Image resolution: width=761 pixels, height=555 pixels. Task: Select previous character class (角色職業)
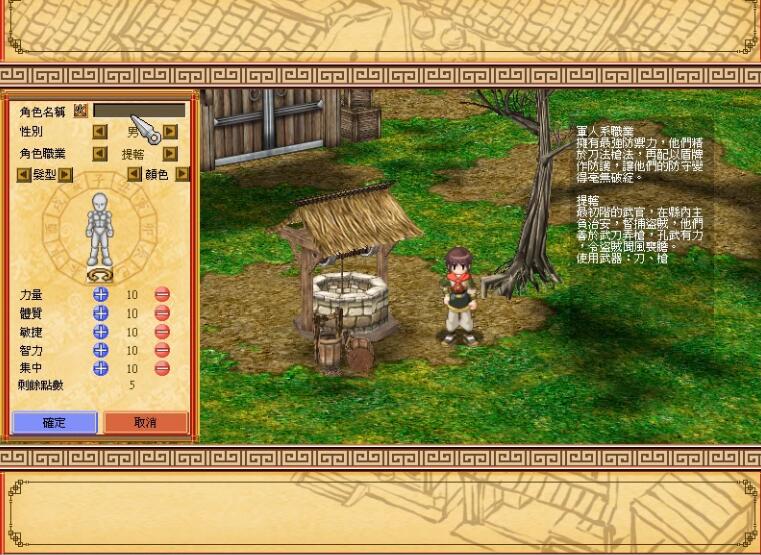pos(100,154)
